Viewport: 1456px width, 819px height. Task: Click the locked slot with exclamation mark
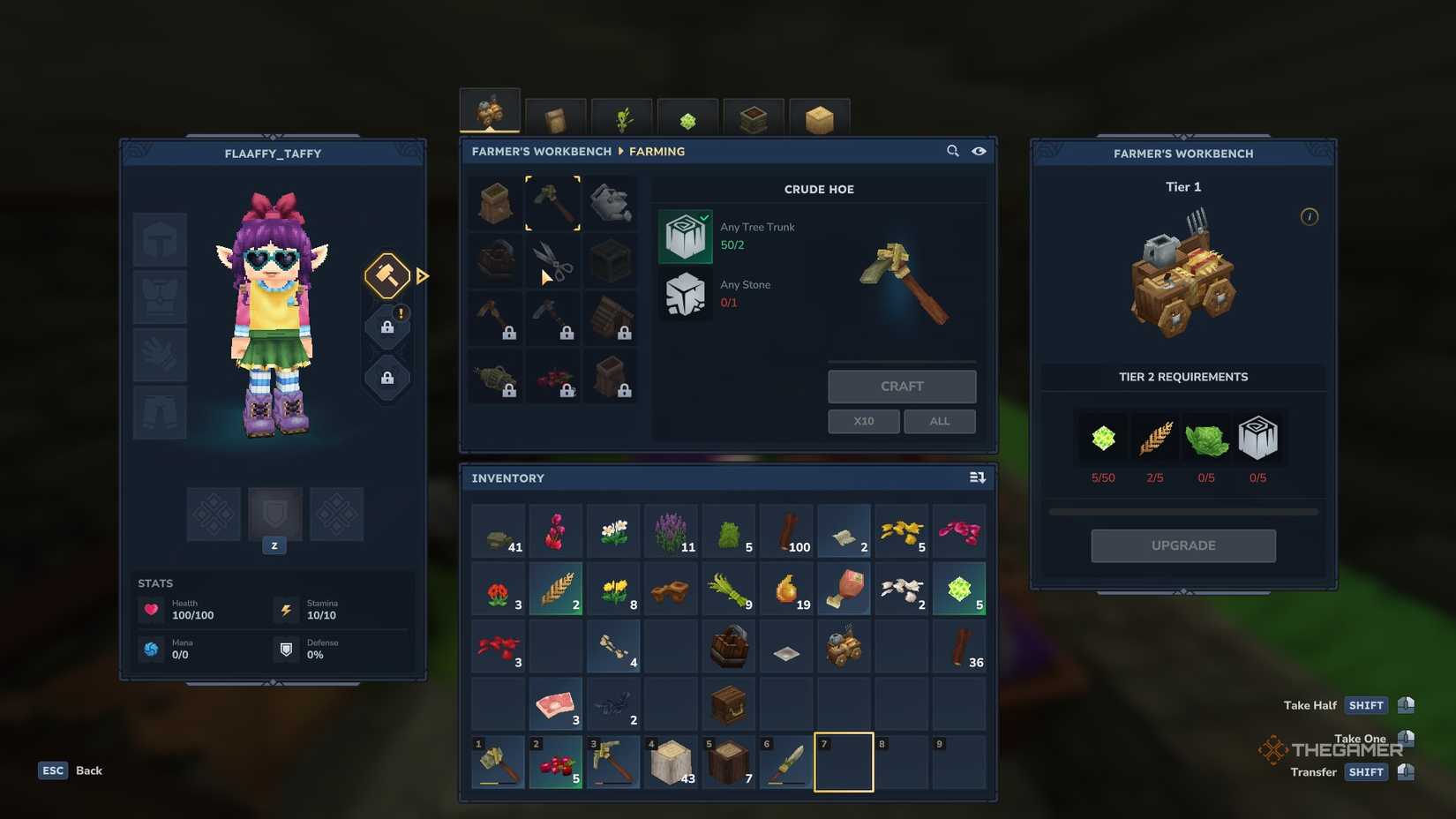(387, 326)
